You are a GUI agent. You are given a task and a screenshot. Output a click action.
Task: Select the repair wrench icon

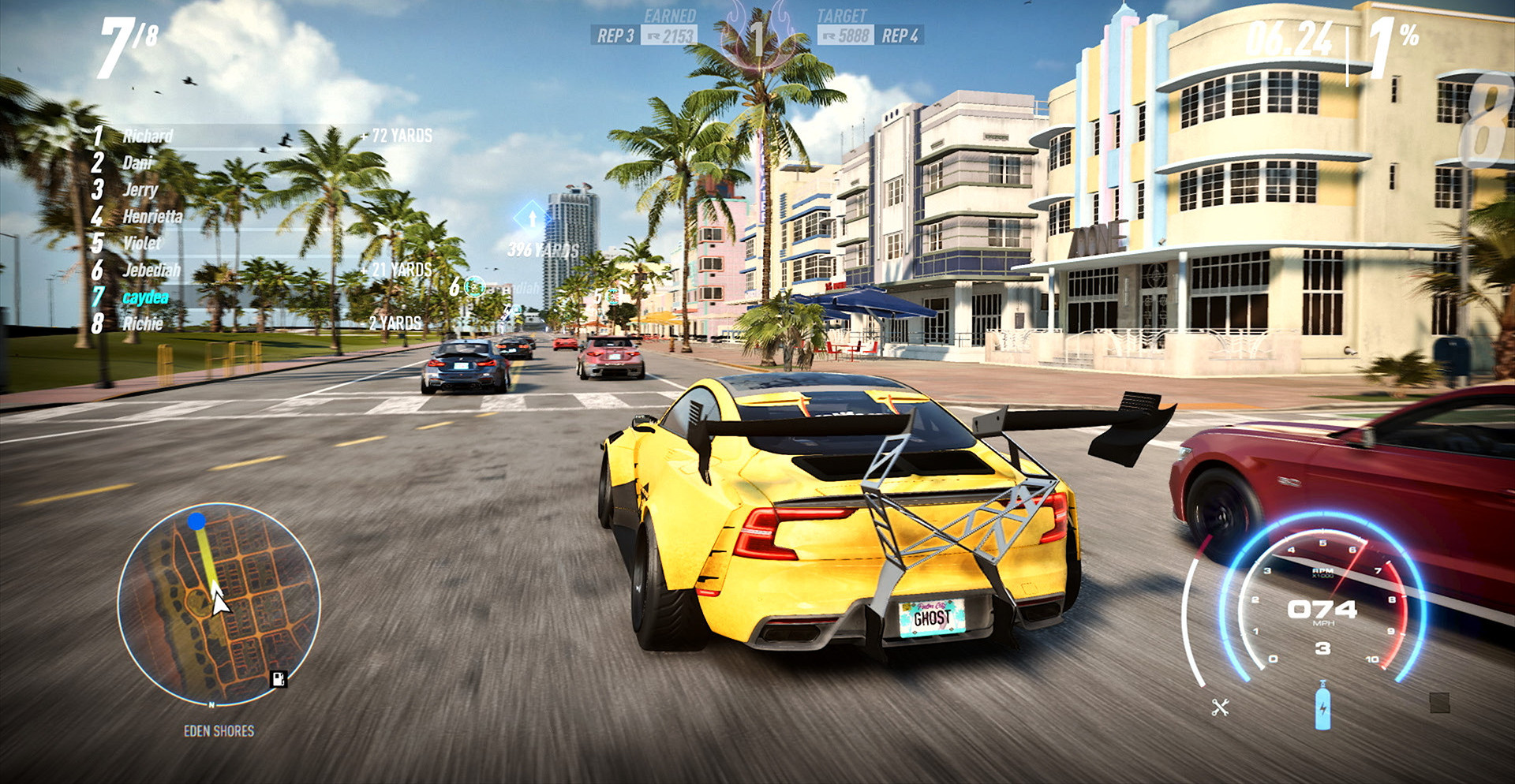tap(1220, 707)
